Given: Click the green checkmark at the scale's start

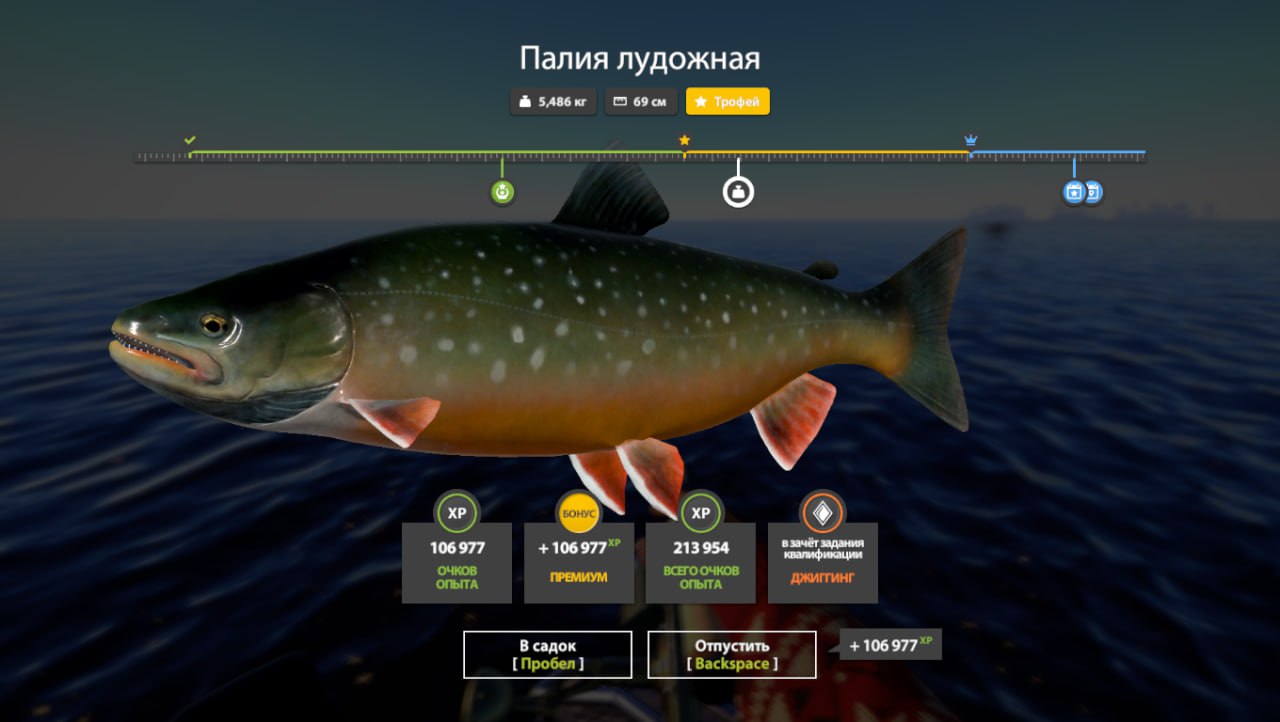Looking at the screenshot, I should point(189,141).
